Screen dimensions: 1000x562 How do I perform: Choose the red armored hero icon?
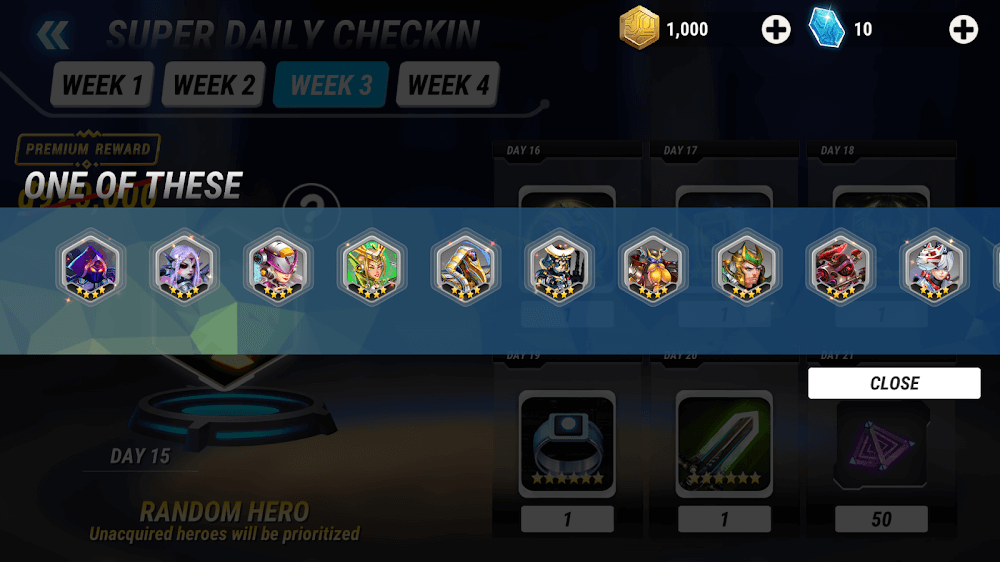tap(841, 267)
